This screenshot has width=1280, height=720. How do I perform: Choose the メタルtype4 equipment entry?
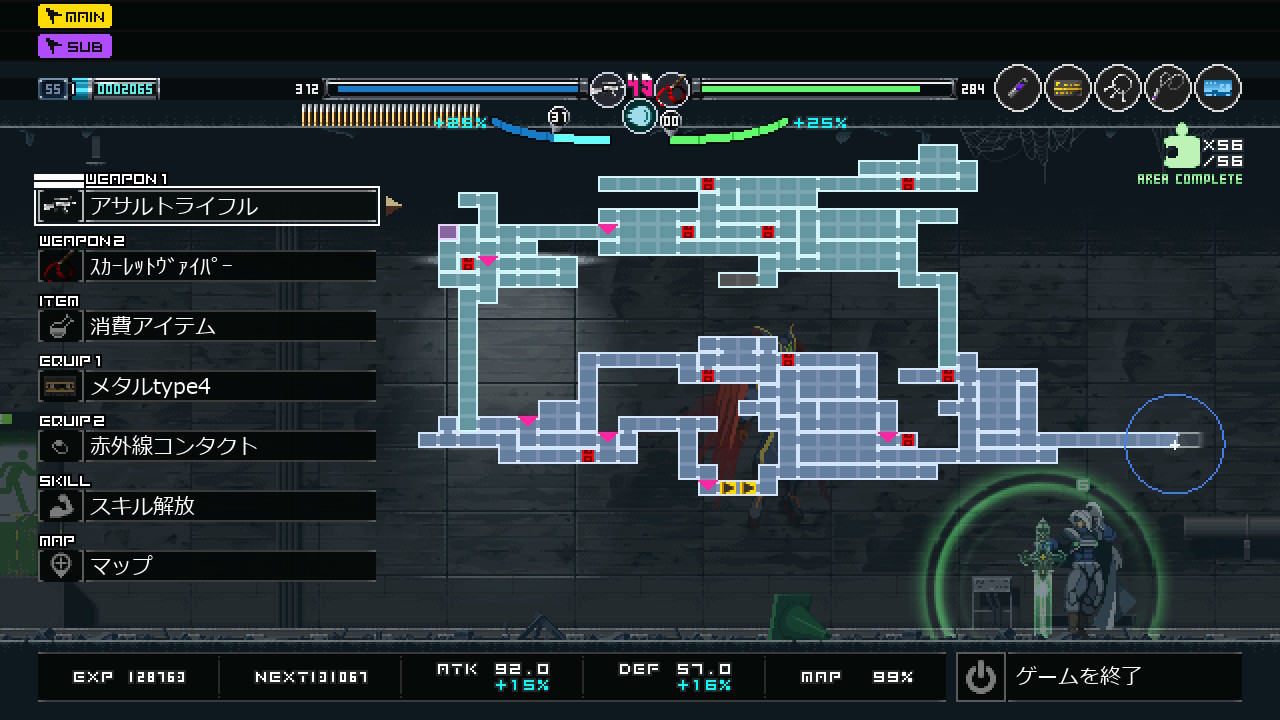(207, 386)
